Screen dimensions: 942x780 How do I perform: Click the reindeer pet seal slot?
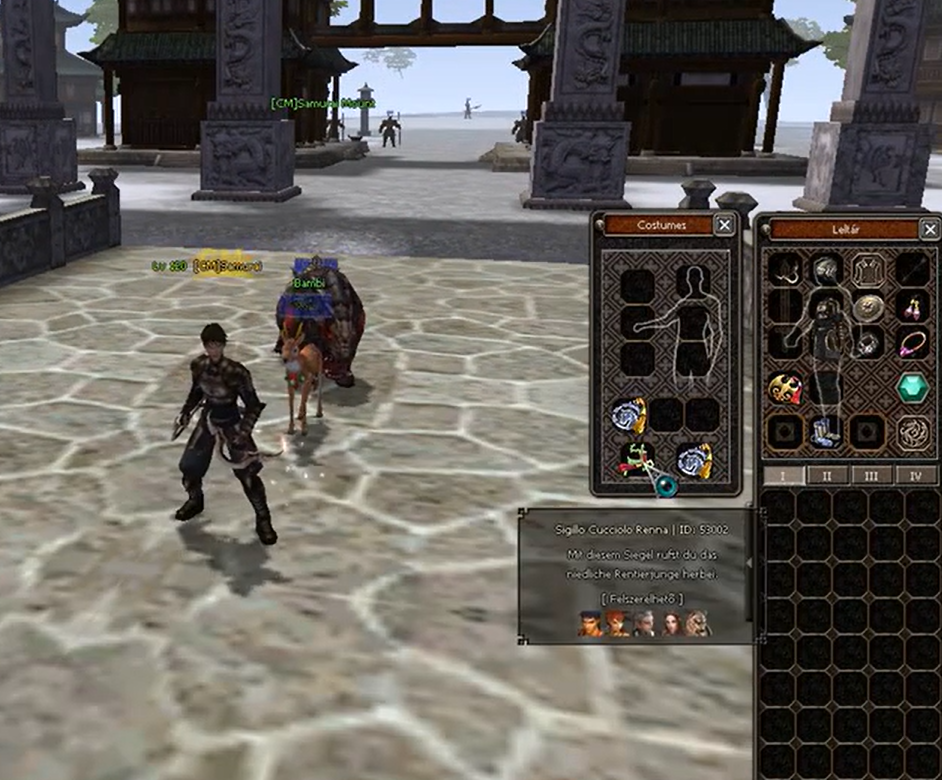click(635, 459)
